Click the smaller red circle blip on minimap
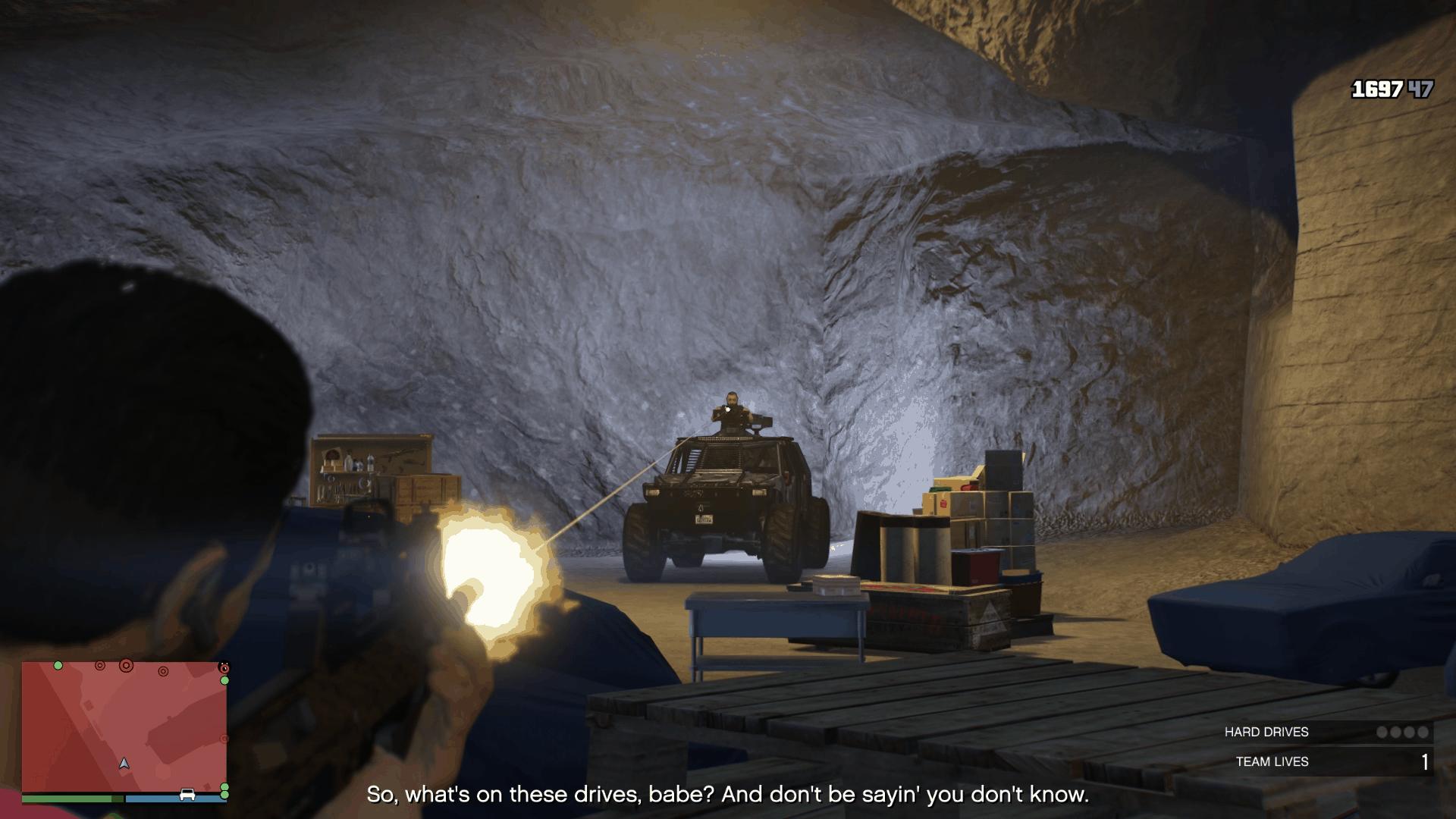 (x=100, y=666)
